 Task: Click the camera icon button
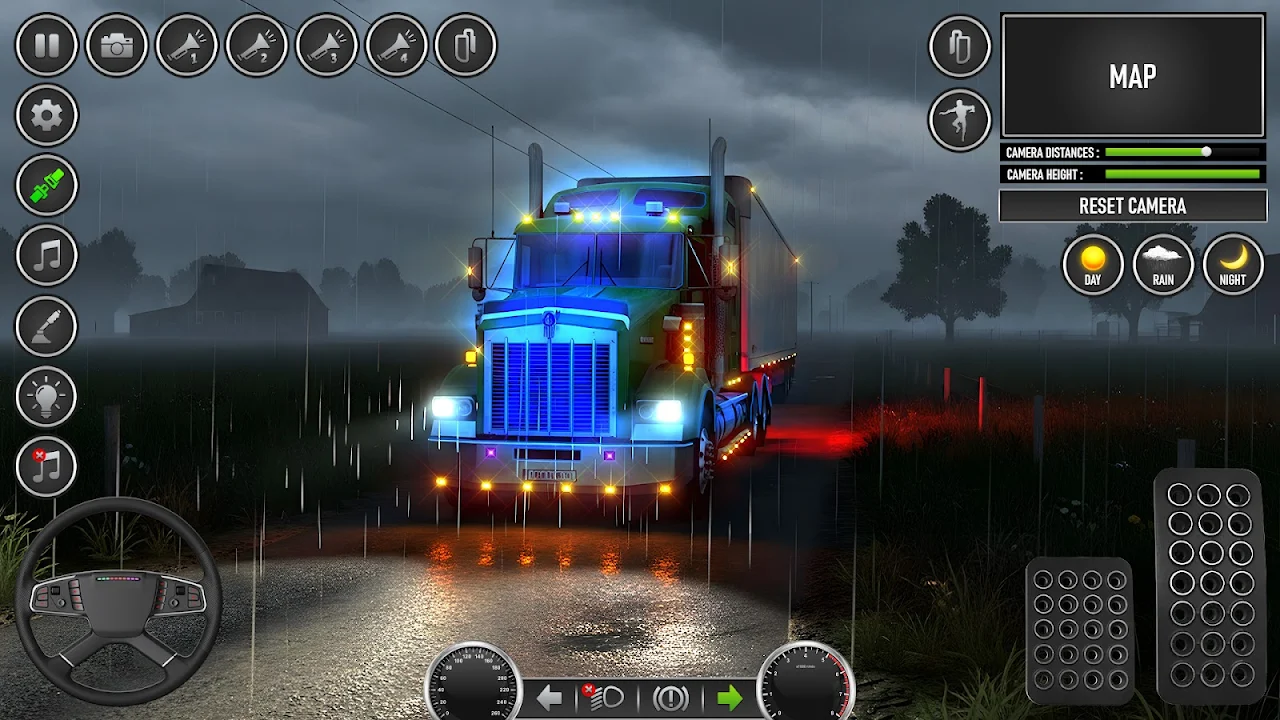117,45
